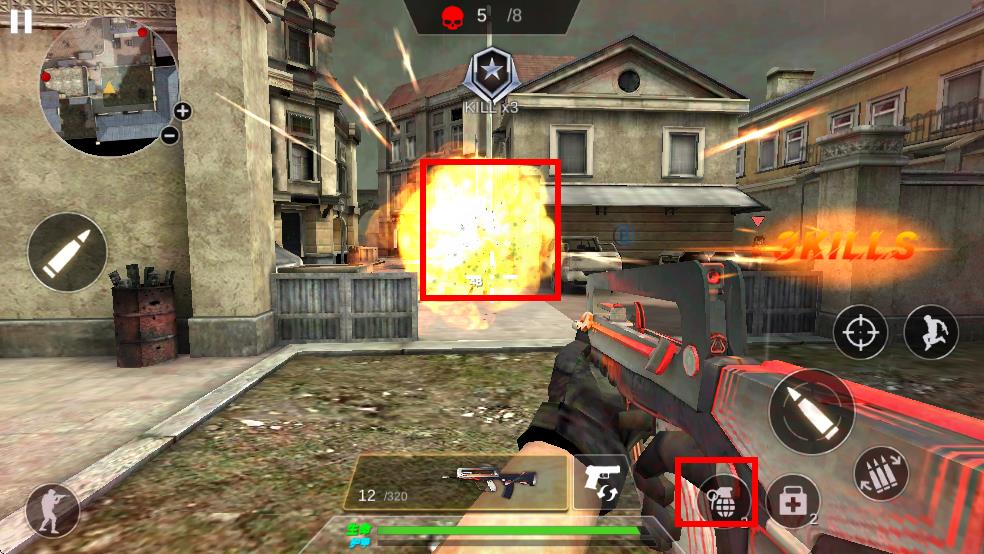
Task: Aim down sights with the crosshair button
Action: click(859, 333)
